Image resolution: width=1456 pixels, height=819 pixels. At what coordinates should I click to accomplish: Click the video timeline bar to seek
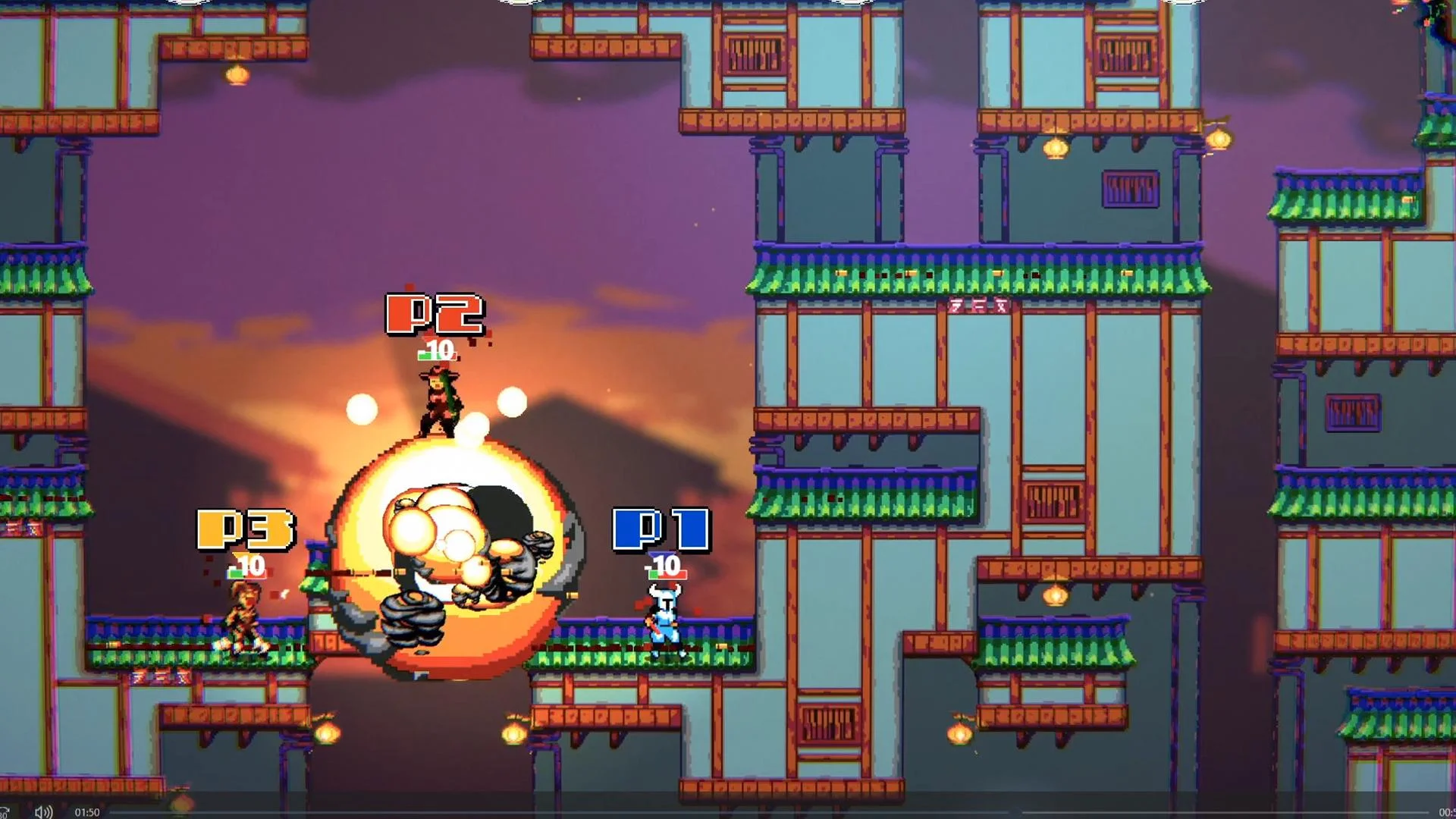pos(758,812)
